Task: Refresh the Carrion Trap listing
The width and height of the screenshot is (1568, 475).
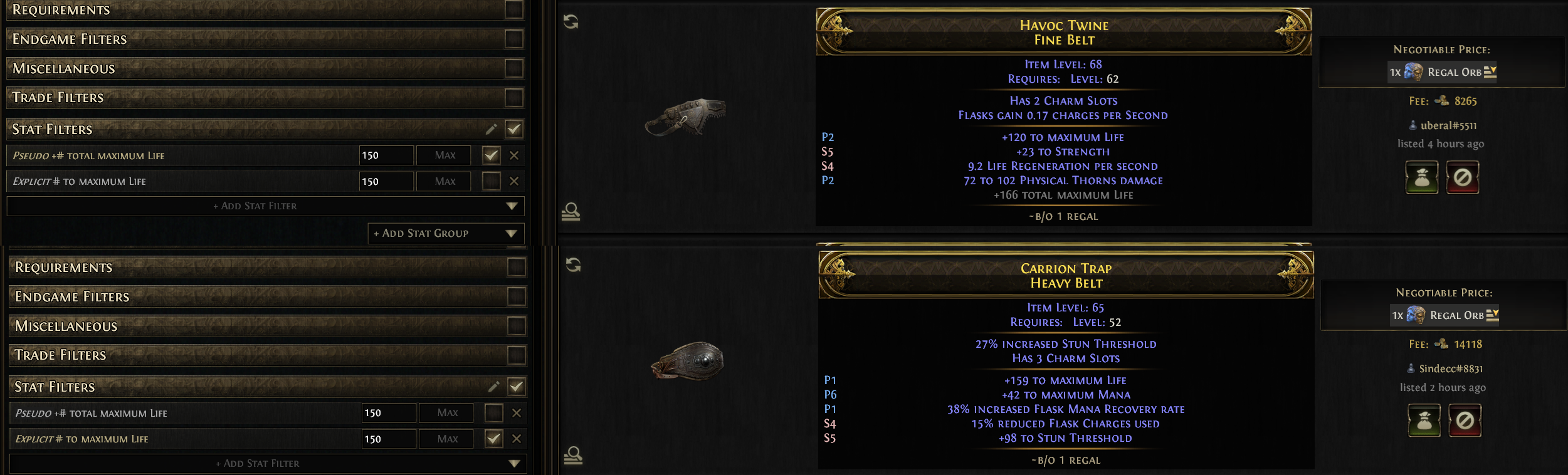Action: 573,264
